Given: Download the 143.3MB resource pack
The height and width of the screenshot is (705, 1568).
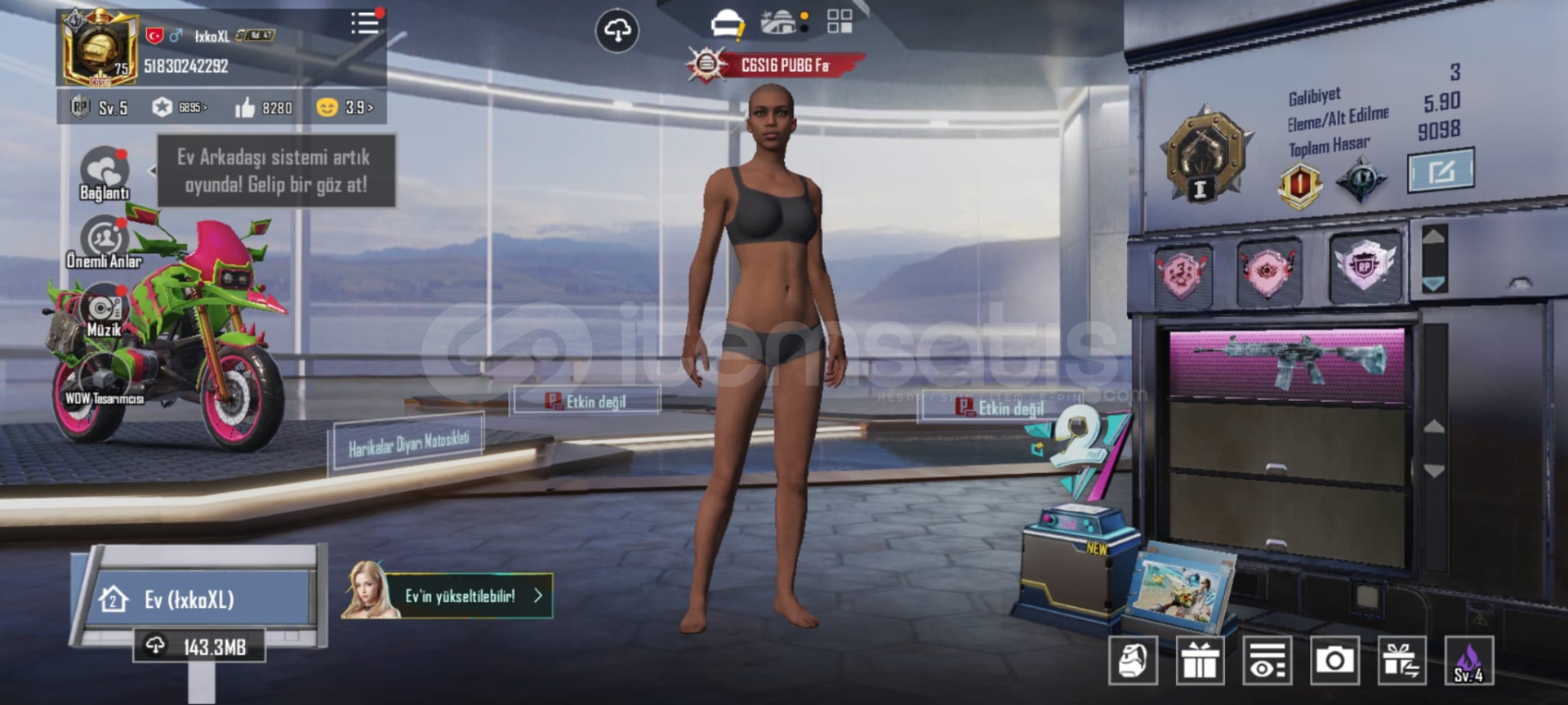Looking at the screenshot, I should click(199, 647).
